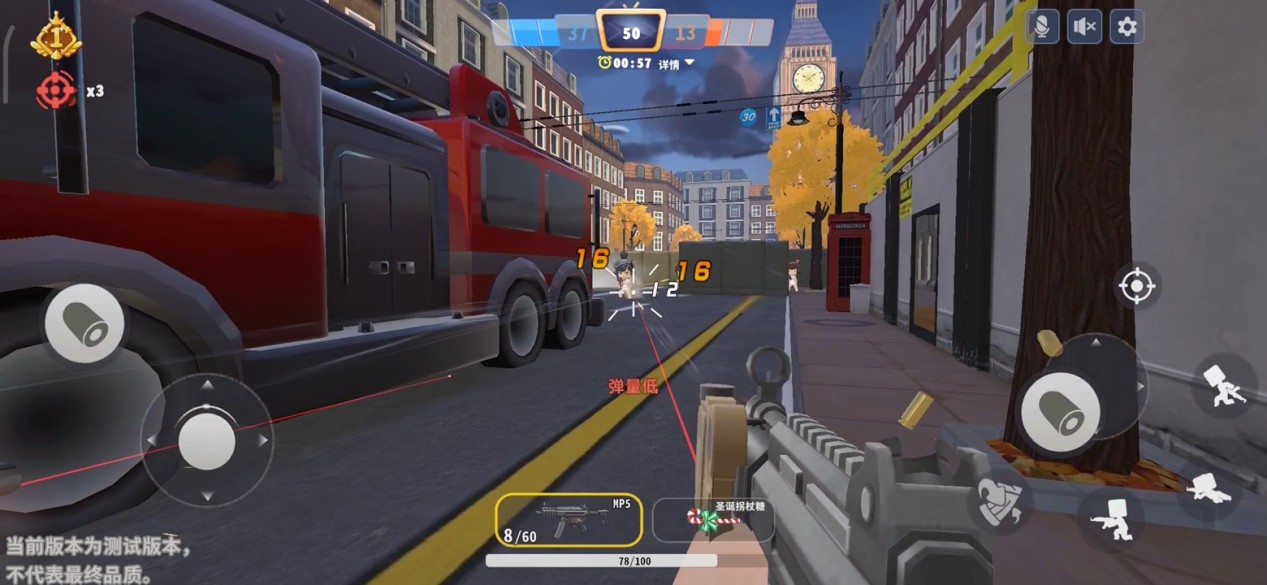The width and height of the screenshot is (1267, 585).
Task: Tap the crouch character icon
Action: pos(1112,517)
